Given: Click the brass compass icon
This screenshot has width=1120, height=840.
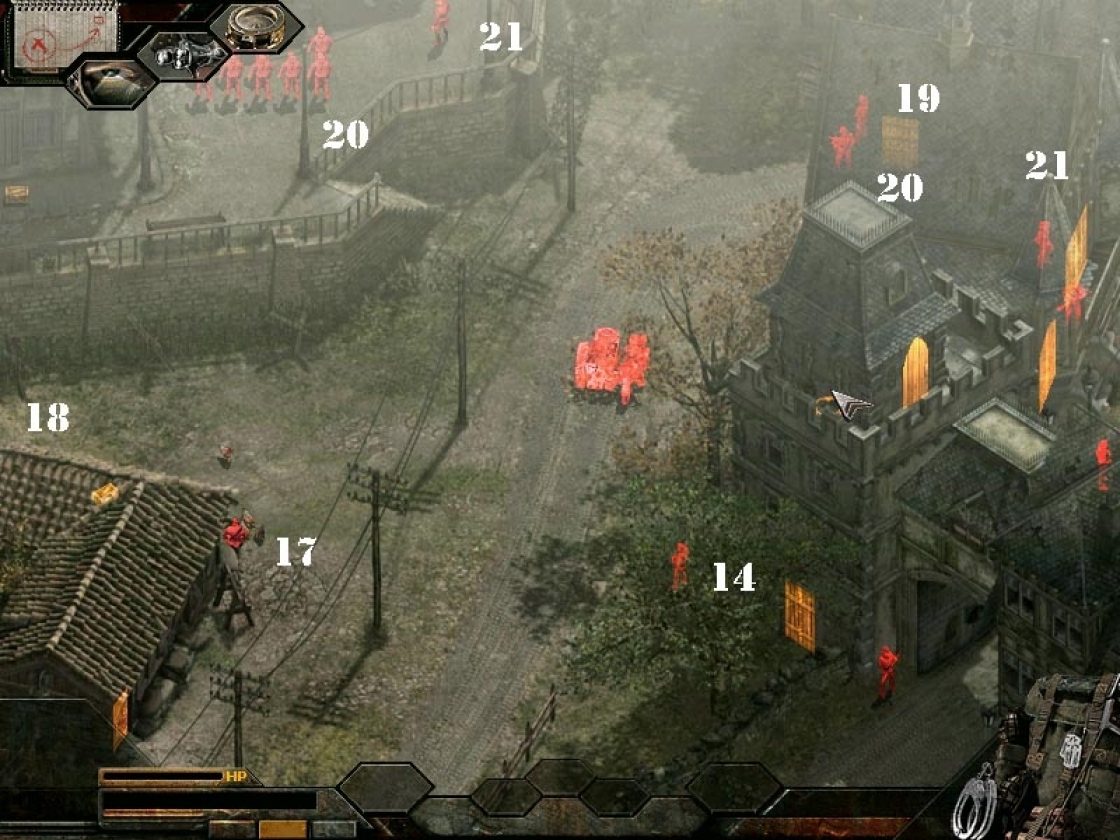Looking at the screenshot, I should (x=255, y=27).
